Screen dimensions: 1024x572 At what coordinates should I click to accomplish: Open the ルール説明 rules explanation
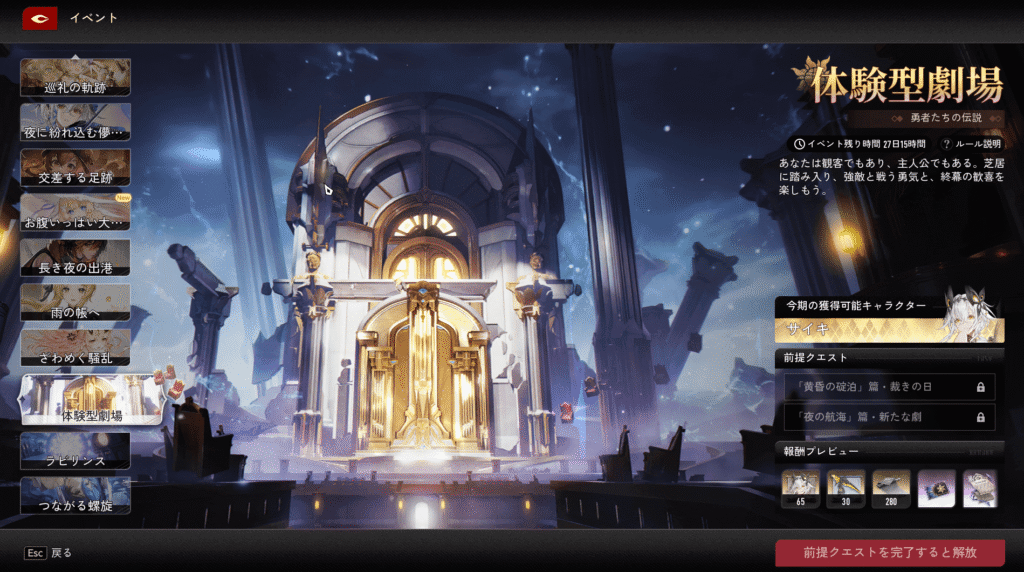(x=971, y=144)
